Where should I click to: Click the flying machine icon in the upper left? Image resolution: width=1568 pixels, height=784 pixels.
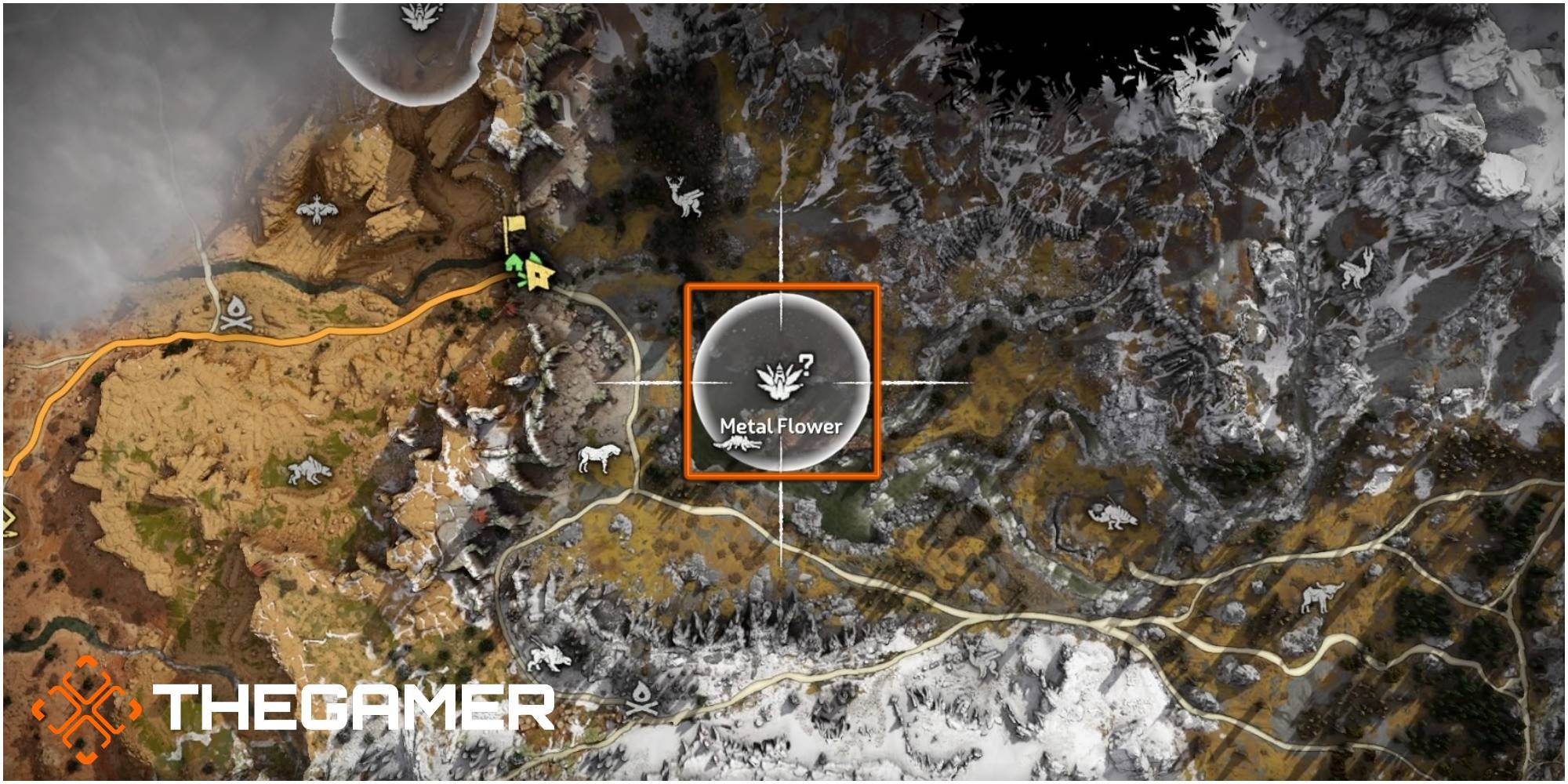tap(318, 212)
